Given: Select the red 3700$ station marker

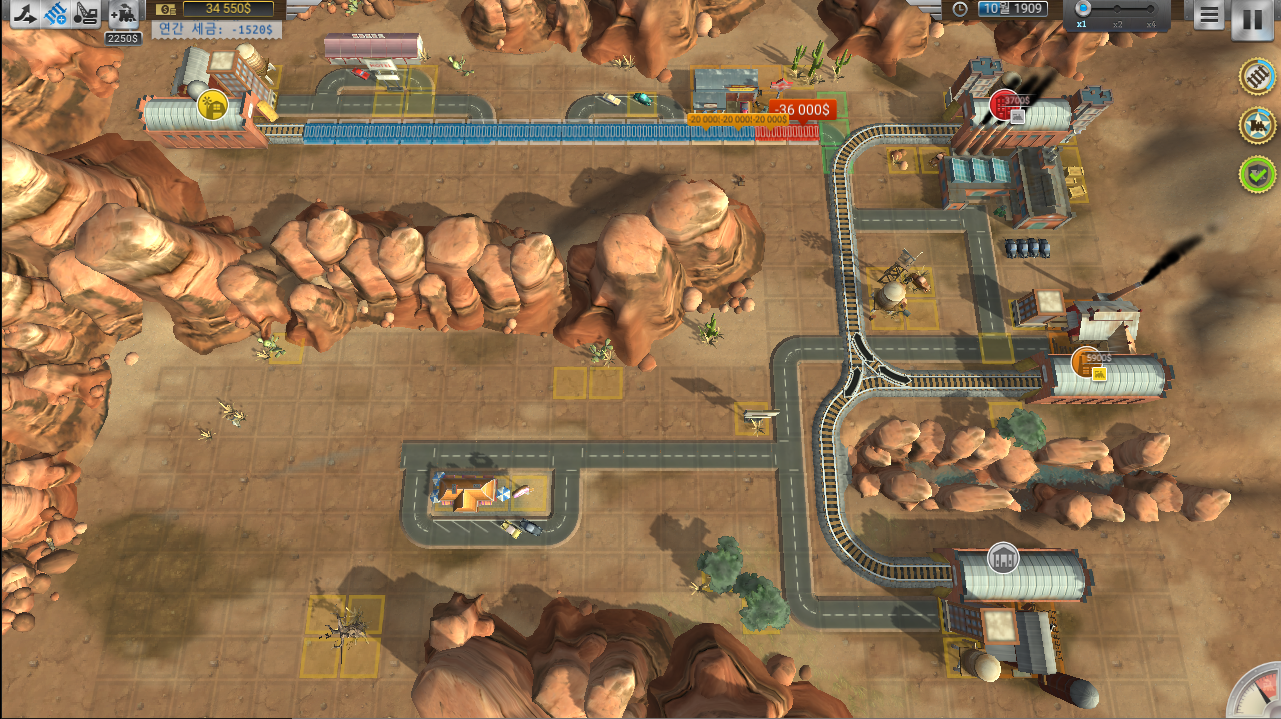Looking at the screenshot, I should pos(1004,104).
